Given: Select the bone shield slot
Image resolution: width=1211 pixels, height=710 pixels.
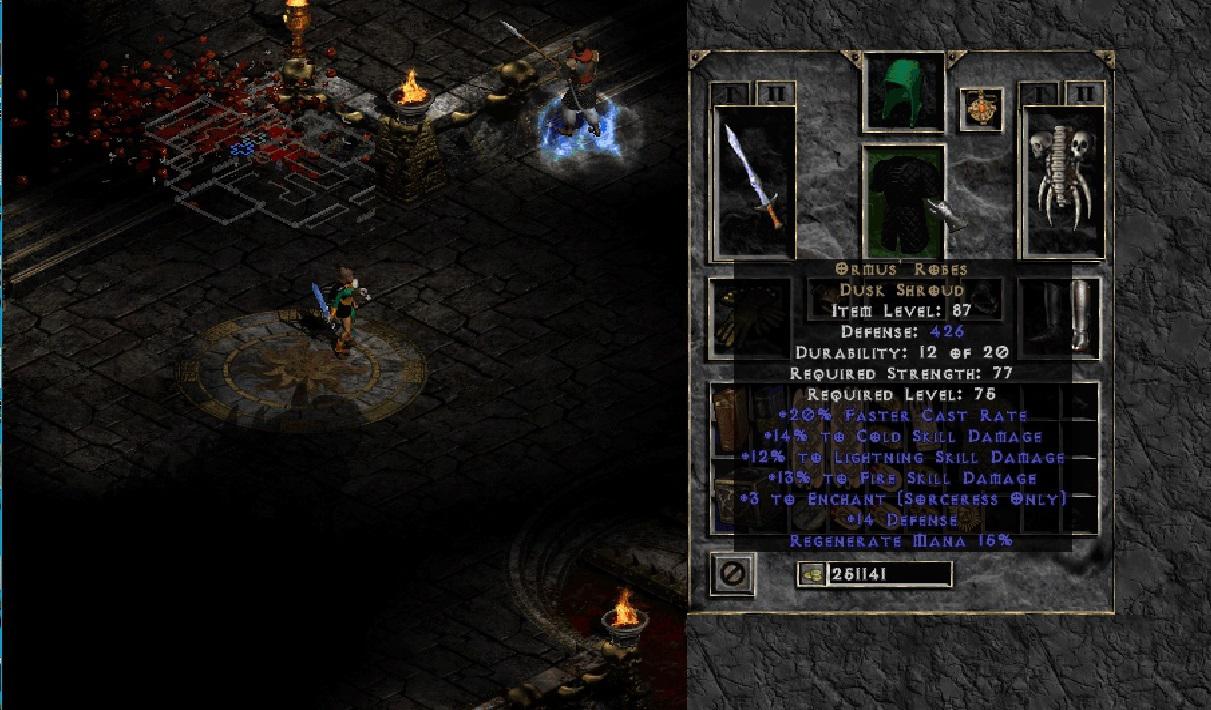Looking at the screenshot, I should pos(1061,181).
